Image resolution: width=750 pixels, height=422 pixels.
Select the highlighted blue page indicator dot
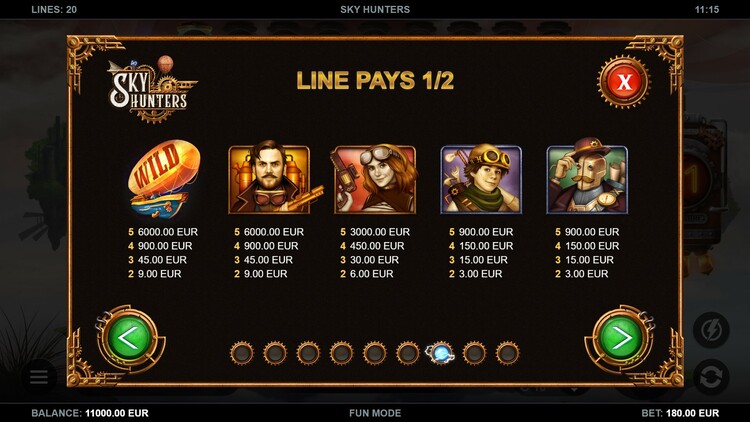pos(440,352)
